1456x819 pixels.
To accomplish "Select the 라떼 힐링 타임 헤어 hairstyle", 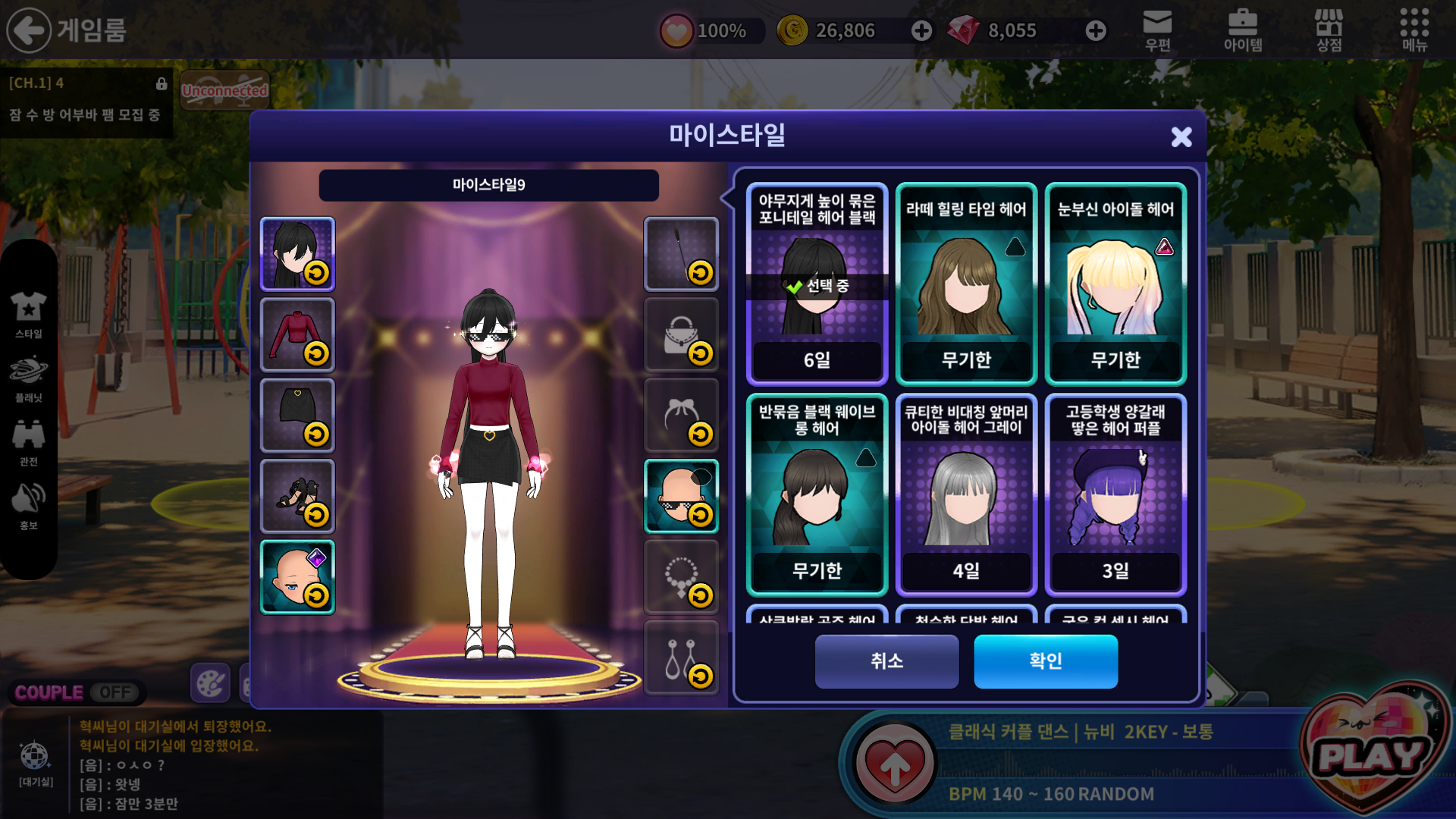I will point(966,284).
